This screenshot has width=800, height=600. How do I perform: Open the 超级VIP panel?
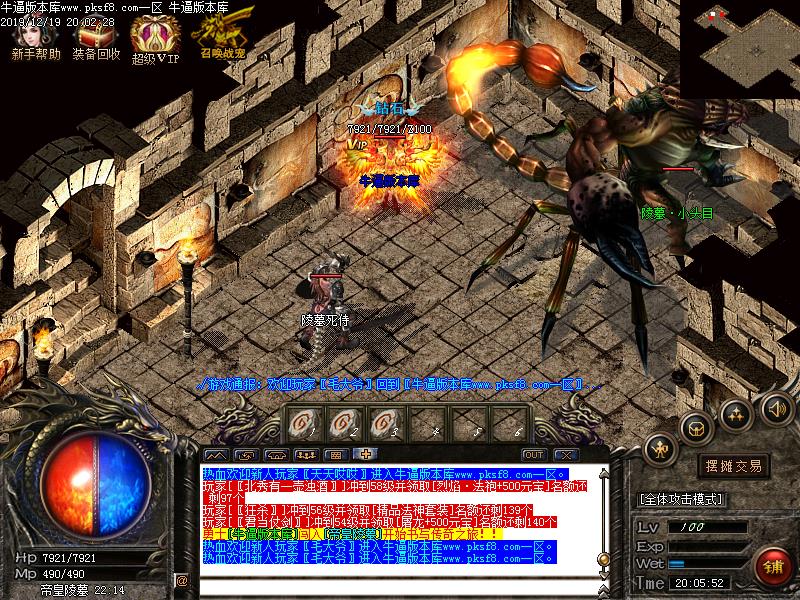click(154, 40)
